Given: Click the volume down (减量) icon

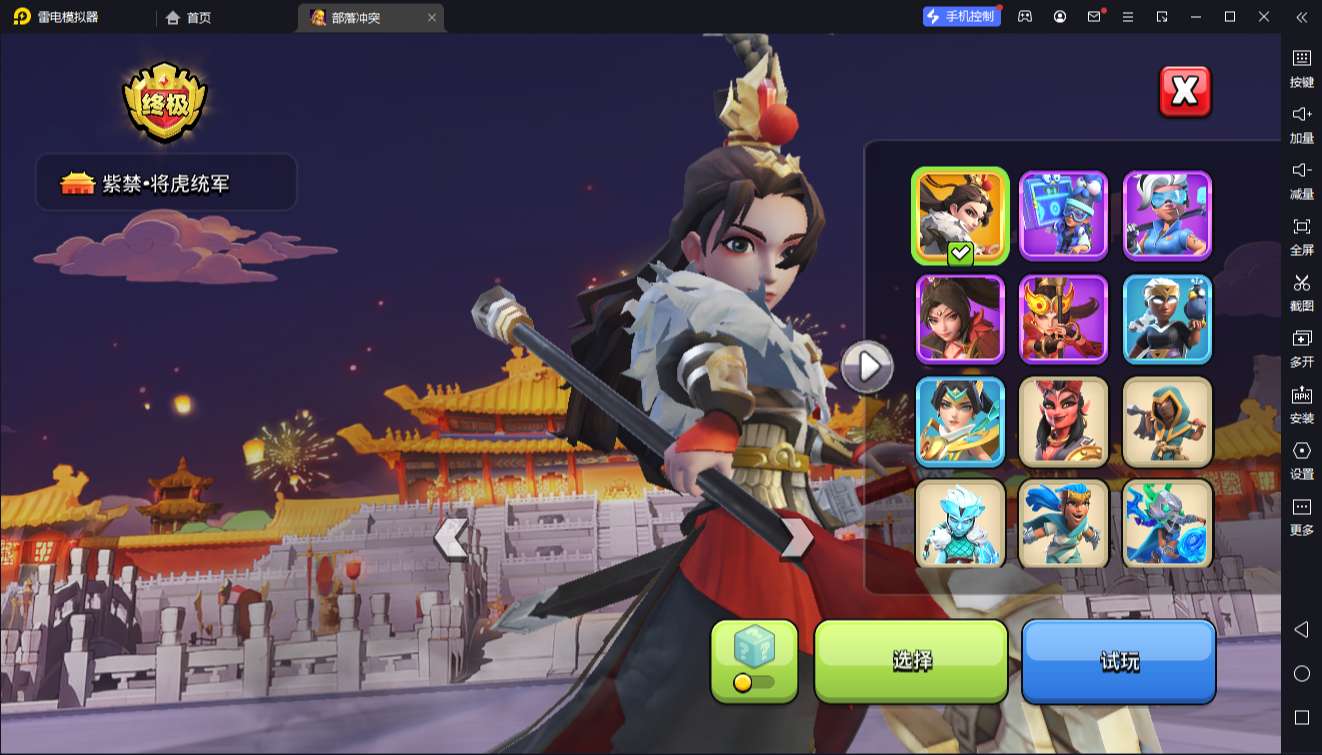Looking at the screenshot, I should pyautogui.click(x=1301, y=181).
